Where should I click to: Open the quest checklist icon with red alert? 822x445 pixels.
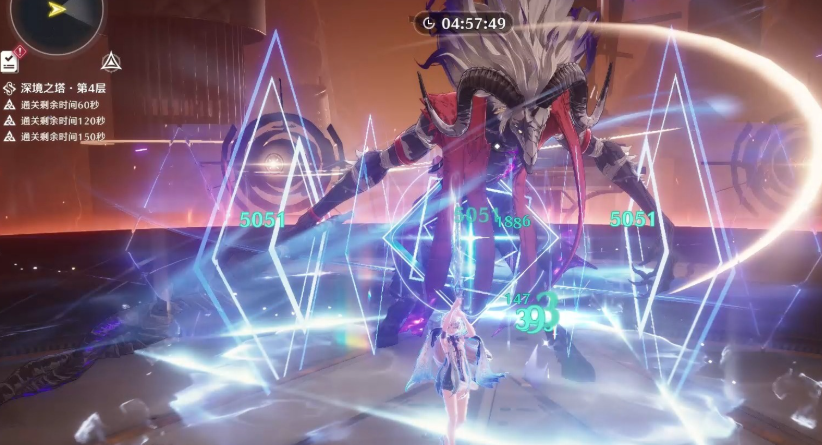click(x=10, y=61)
